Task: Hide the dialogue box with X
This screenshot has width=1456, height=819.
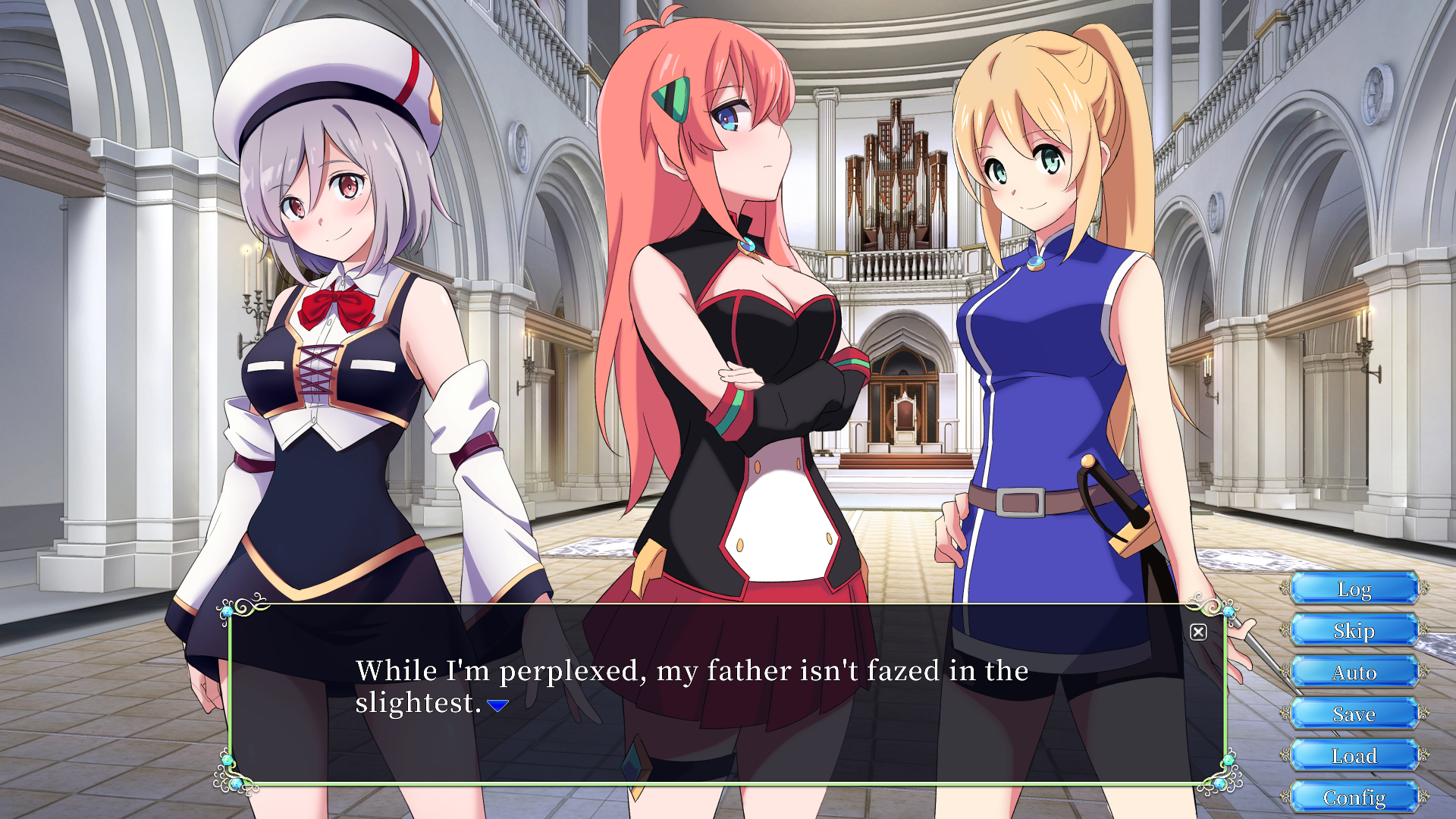Action: coord(1198,632)
